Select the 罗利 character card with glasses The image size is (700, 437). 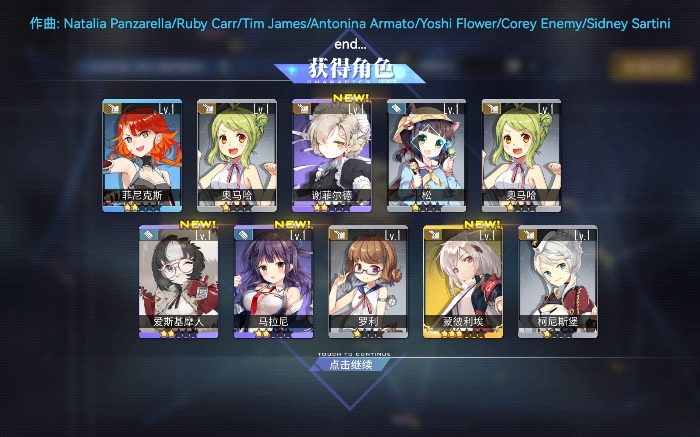(x=368, y=282)
